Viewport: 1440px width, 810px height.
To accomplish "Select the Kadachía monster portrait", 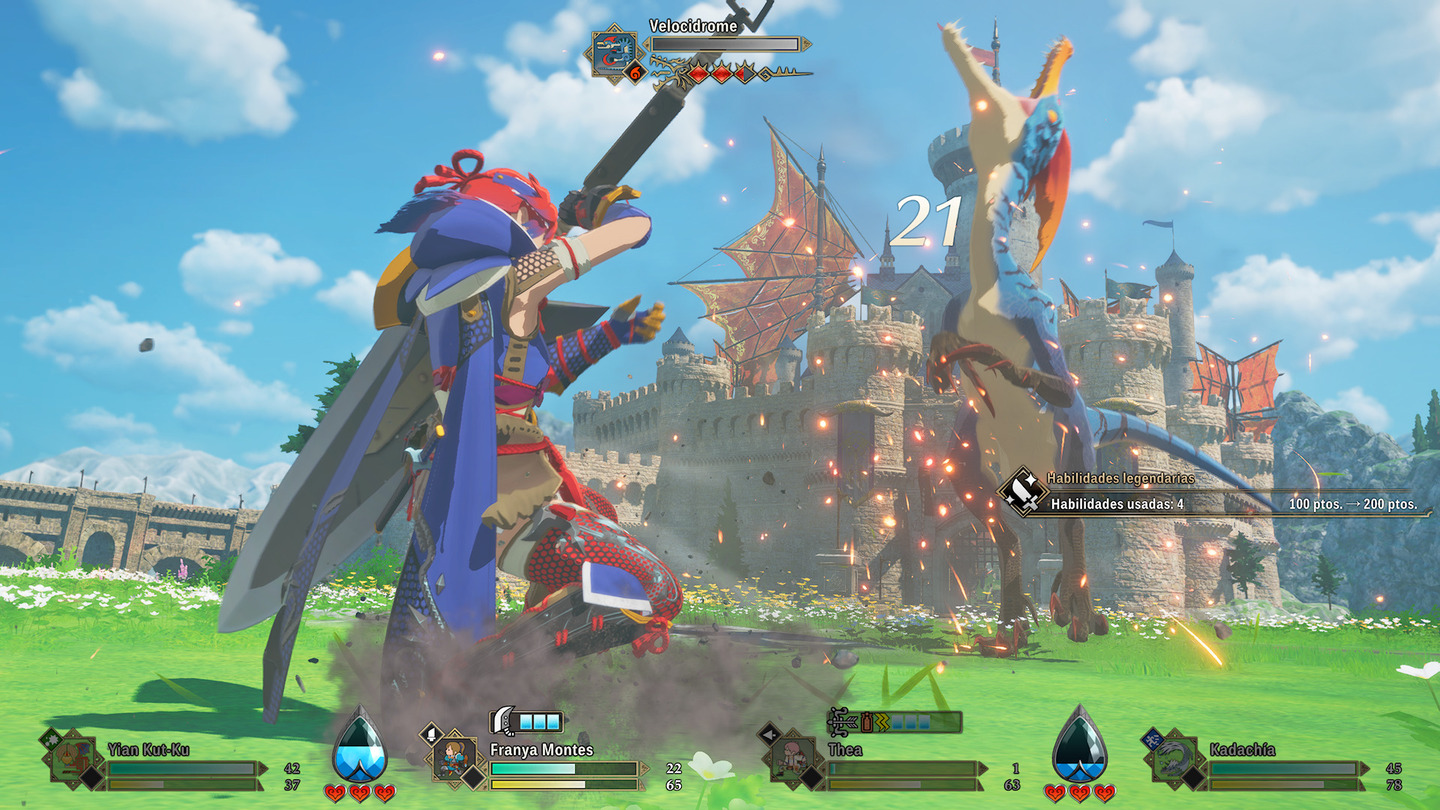I will tap(1173, 759).
